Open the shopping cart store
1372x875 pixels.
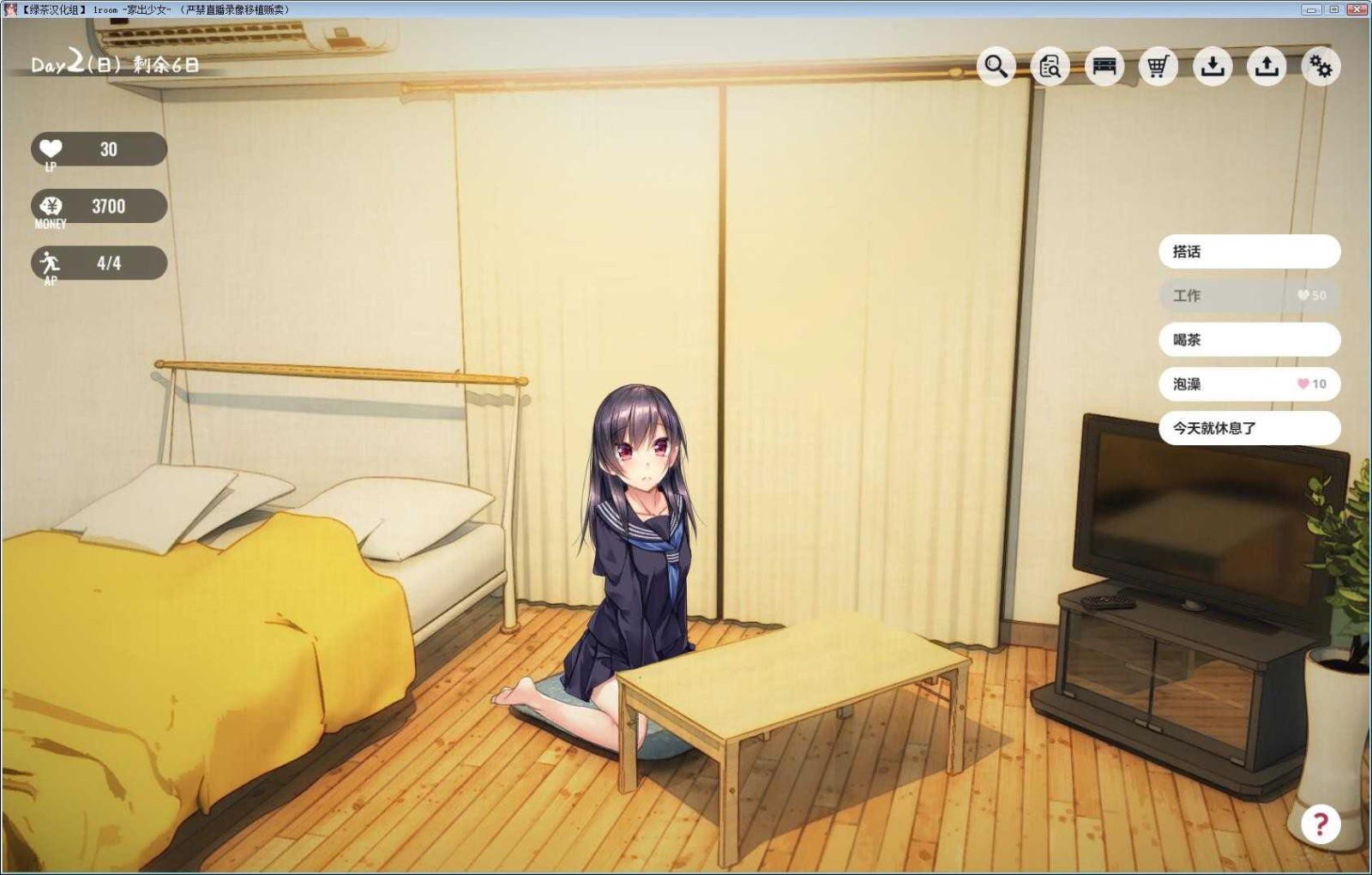1158,65
